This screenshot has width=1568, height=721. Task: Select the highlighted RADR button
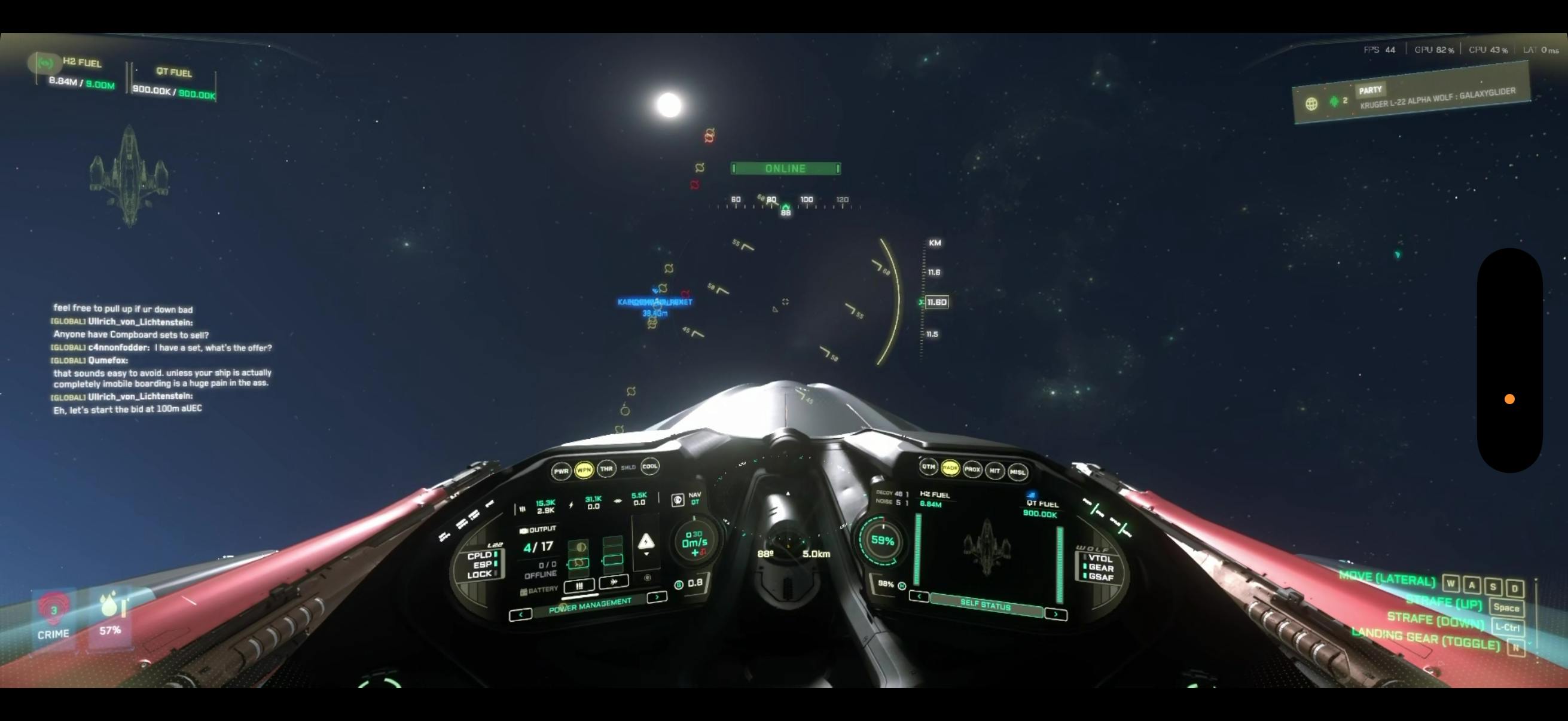(x=950, y=468)
